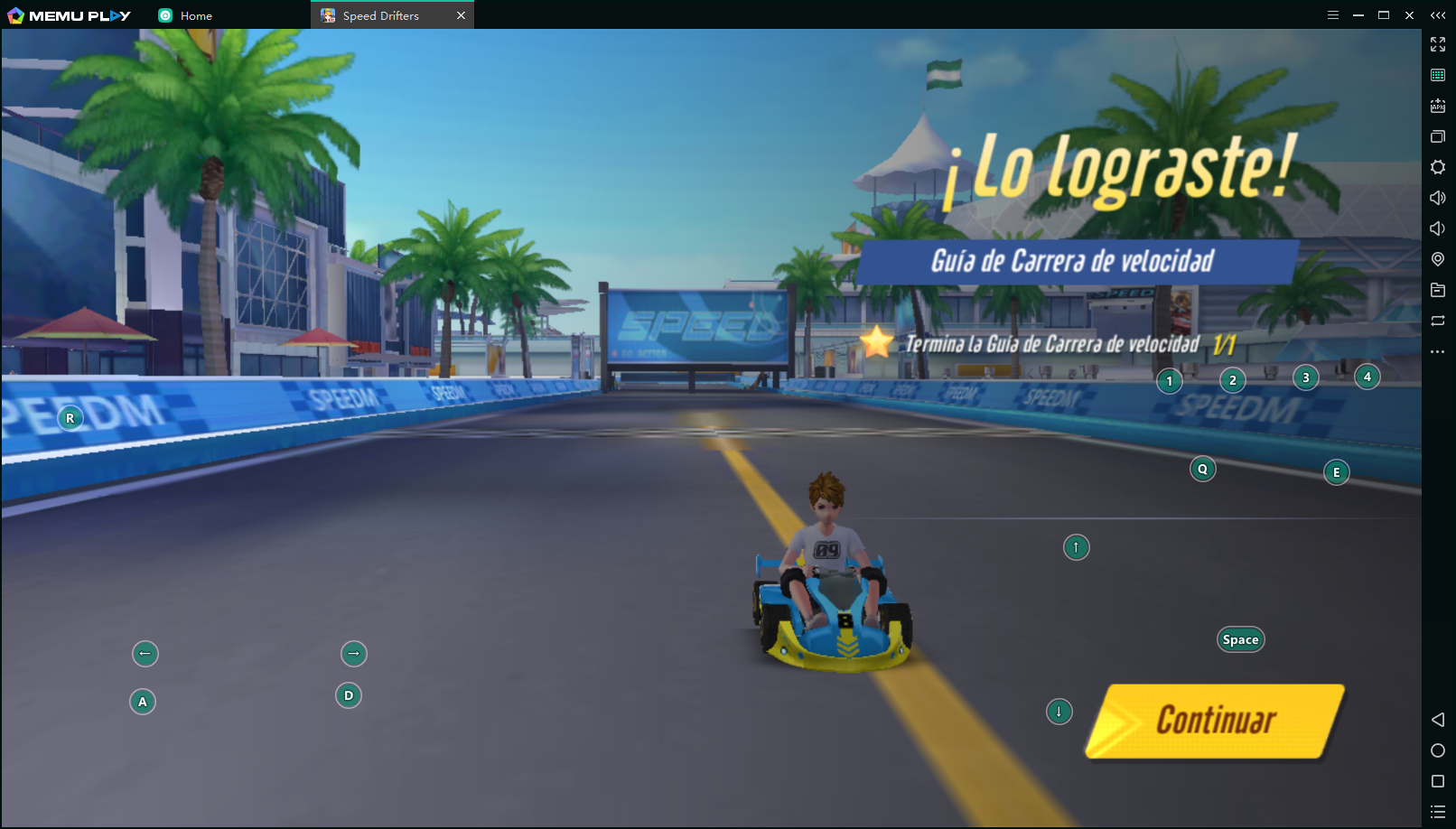Click the Android back triangle button
The image size is (1456, 829).
1438,720
